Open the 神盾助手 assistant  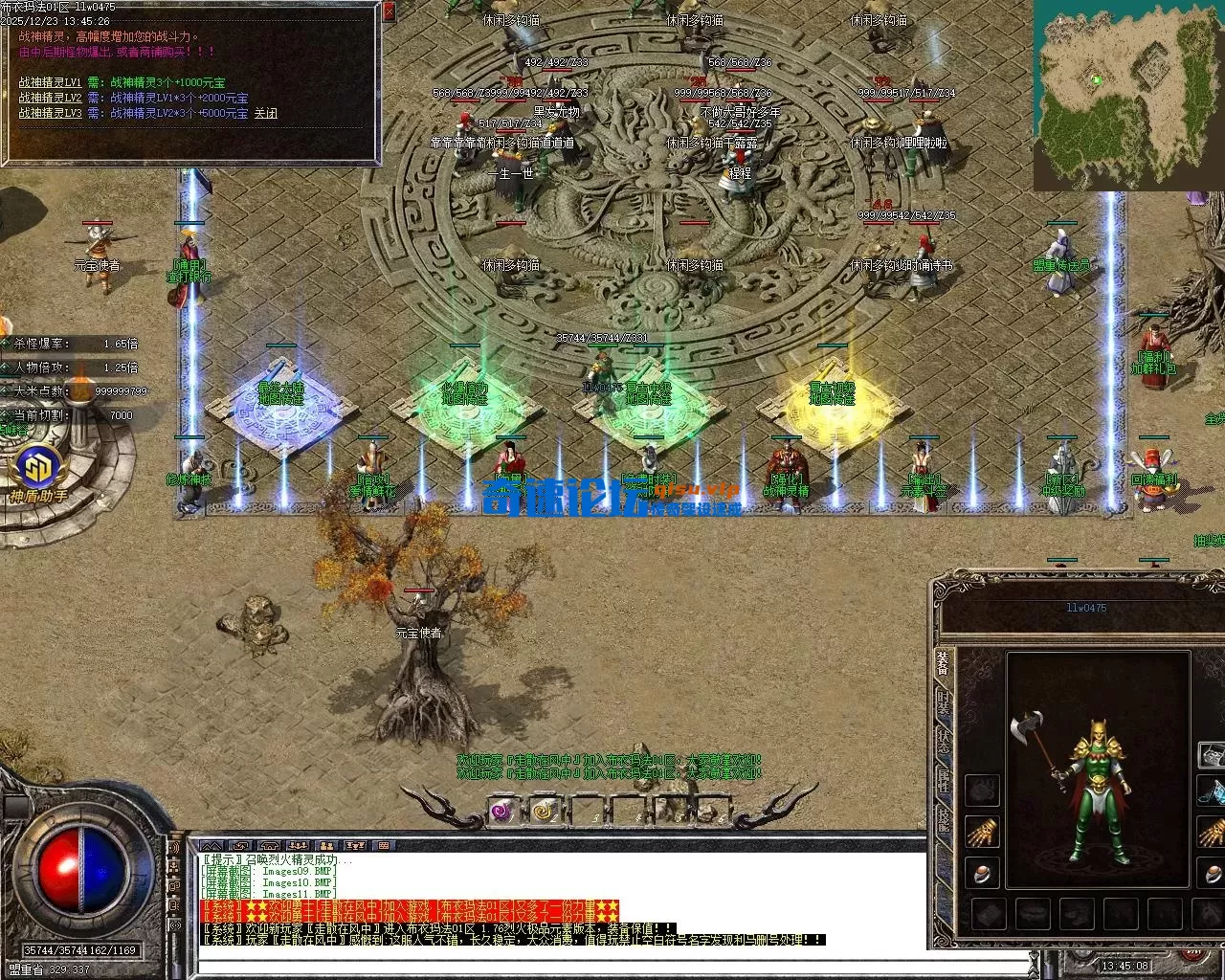tap(39, 472)
